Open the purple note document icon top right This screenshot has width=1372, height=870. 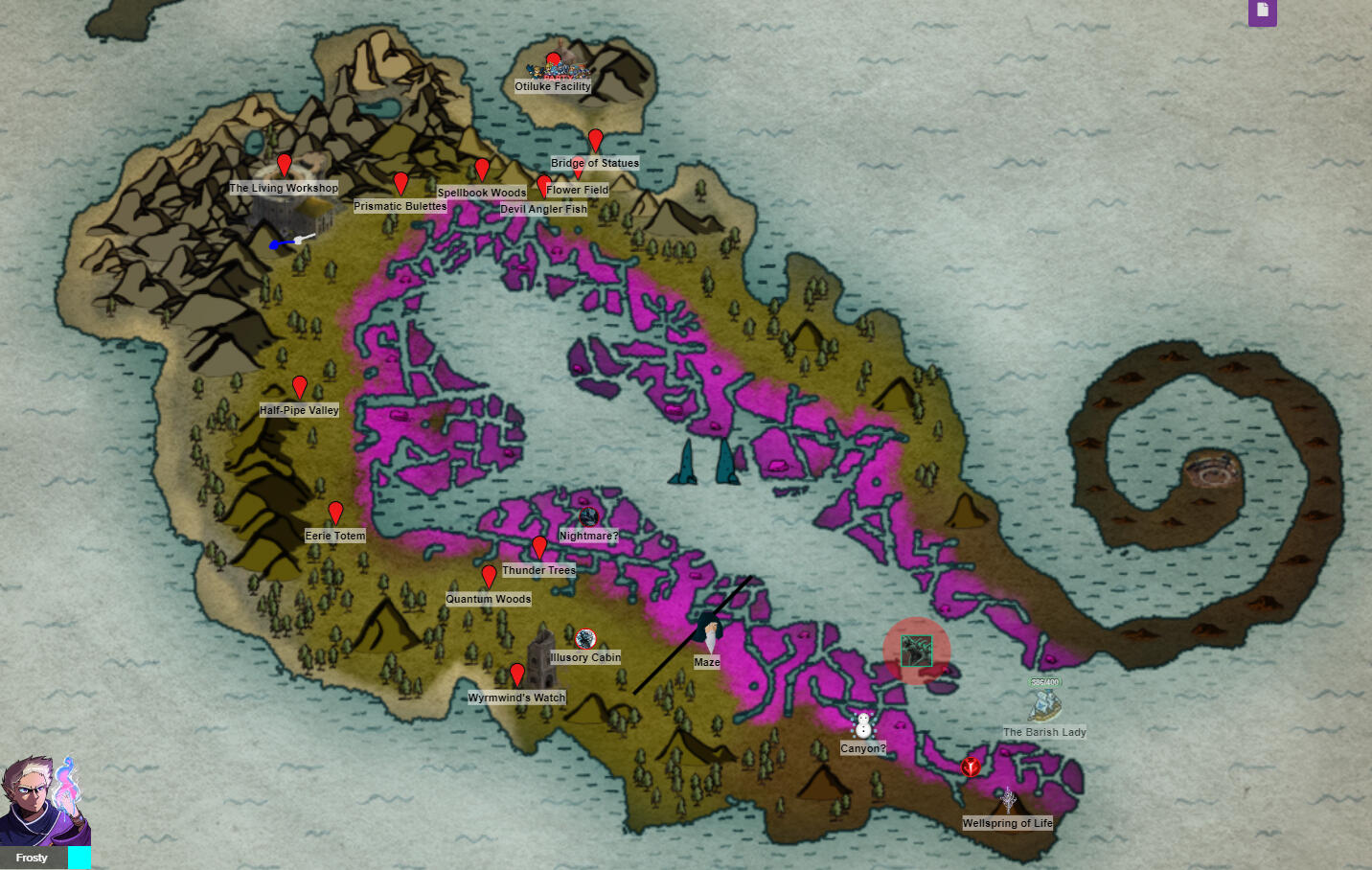pos(1262,13)
